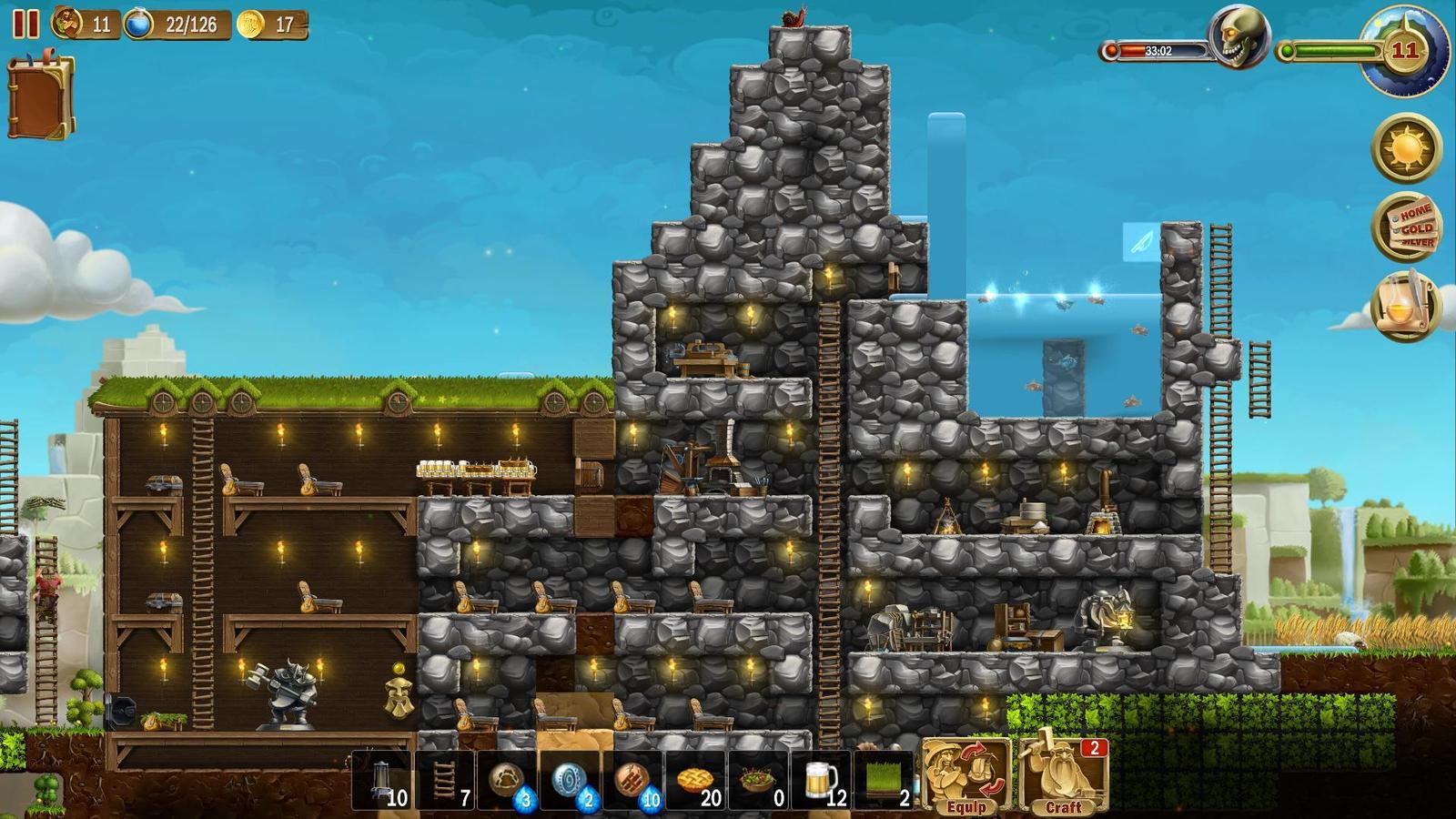Pause the game with the pause button
The height and width of the screenshot is (819, 1456).
click(x=25, y=24)
